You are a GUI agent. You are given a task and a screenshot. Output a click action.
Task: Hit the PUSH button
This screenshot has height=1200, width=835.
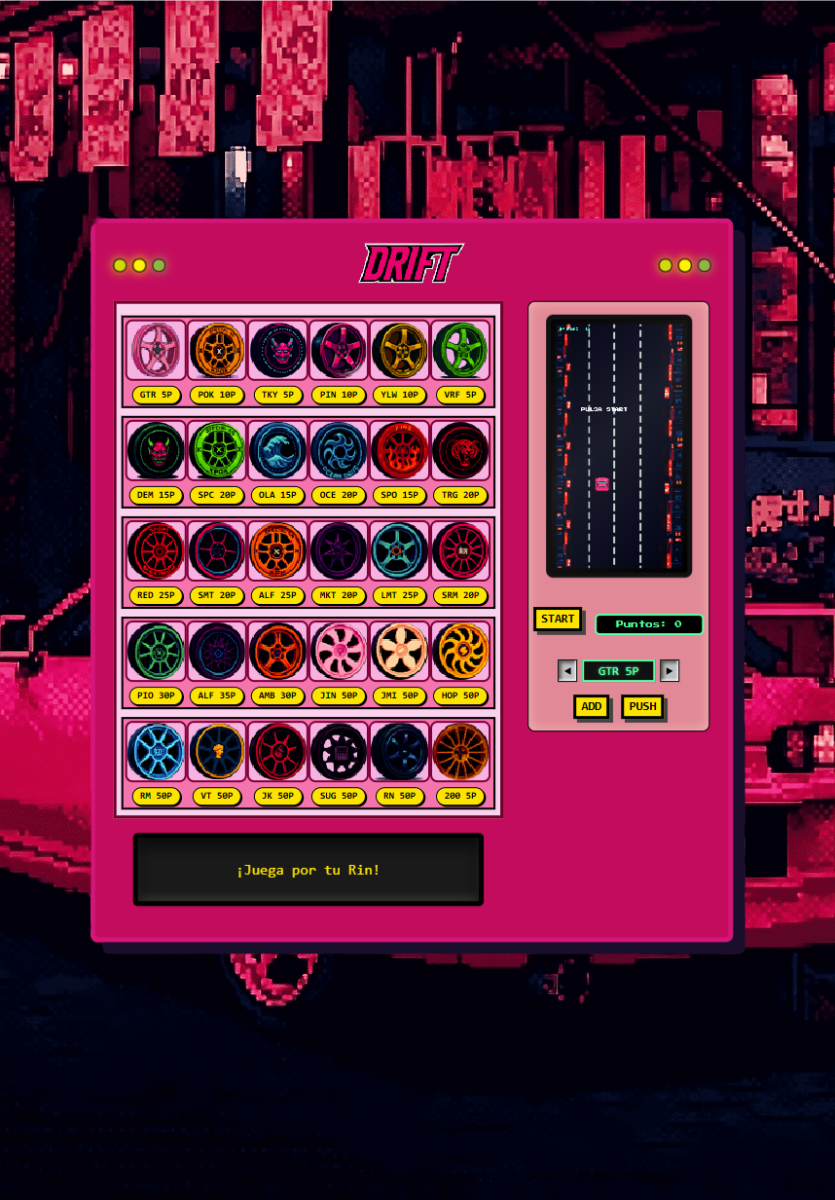(642, 707)
